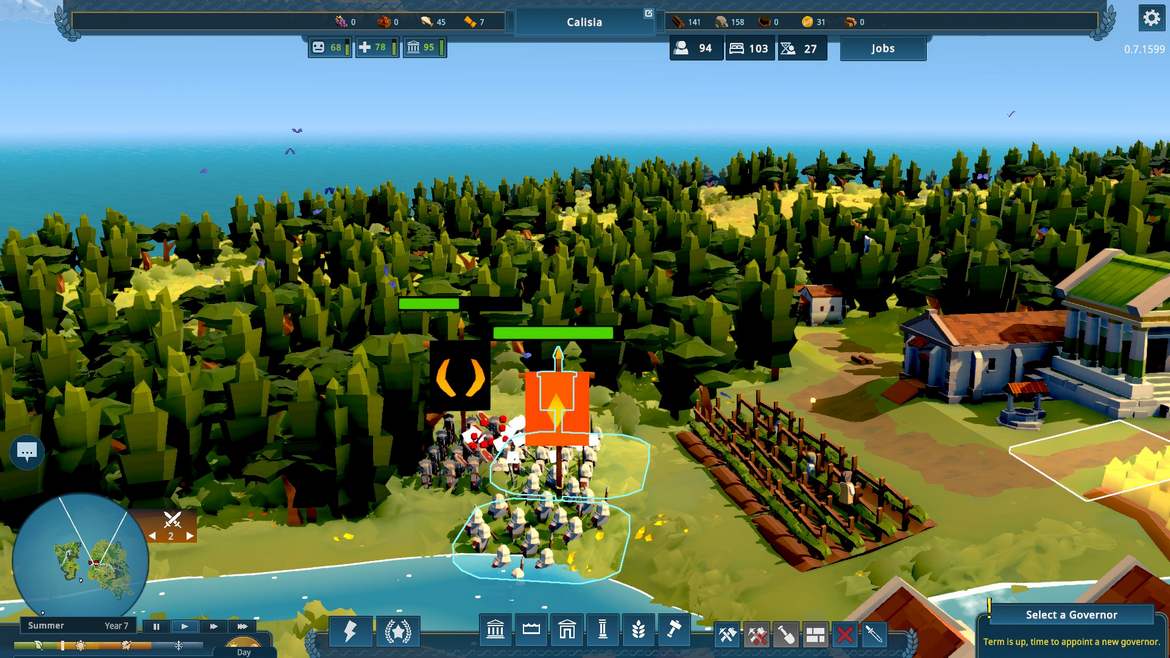Click the island minimap
This screenshot has width=1170, height=658.
pyautogui.click(x=80, y=562)
